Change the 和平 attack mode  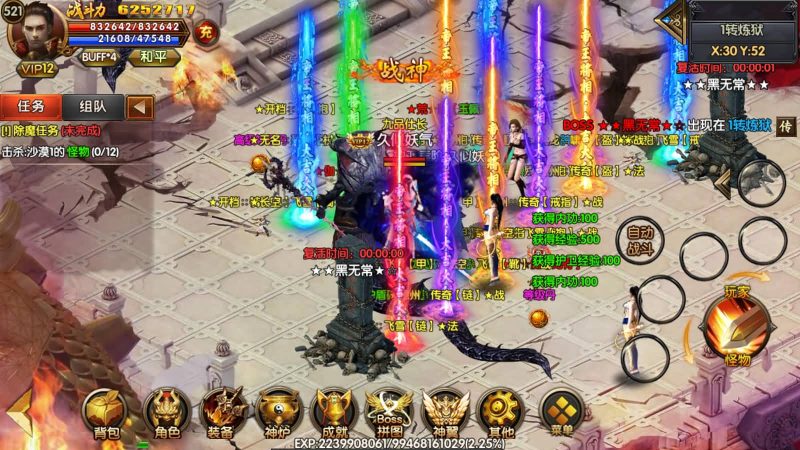(152, 56)
